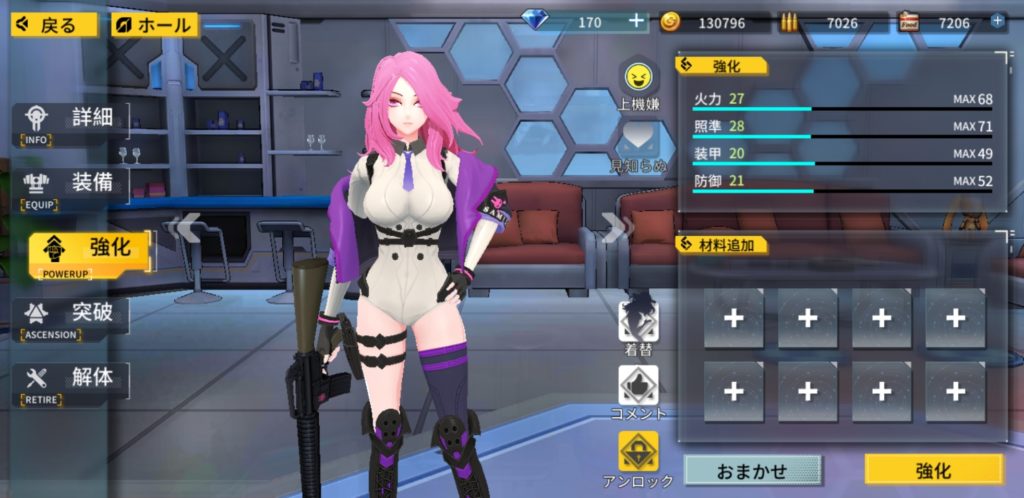Add more food with the plus button
The height and width of the screenshot is (498, 1024).
[x=997, y=21]
